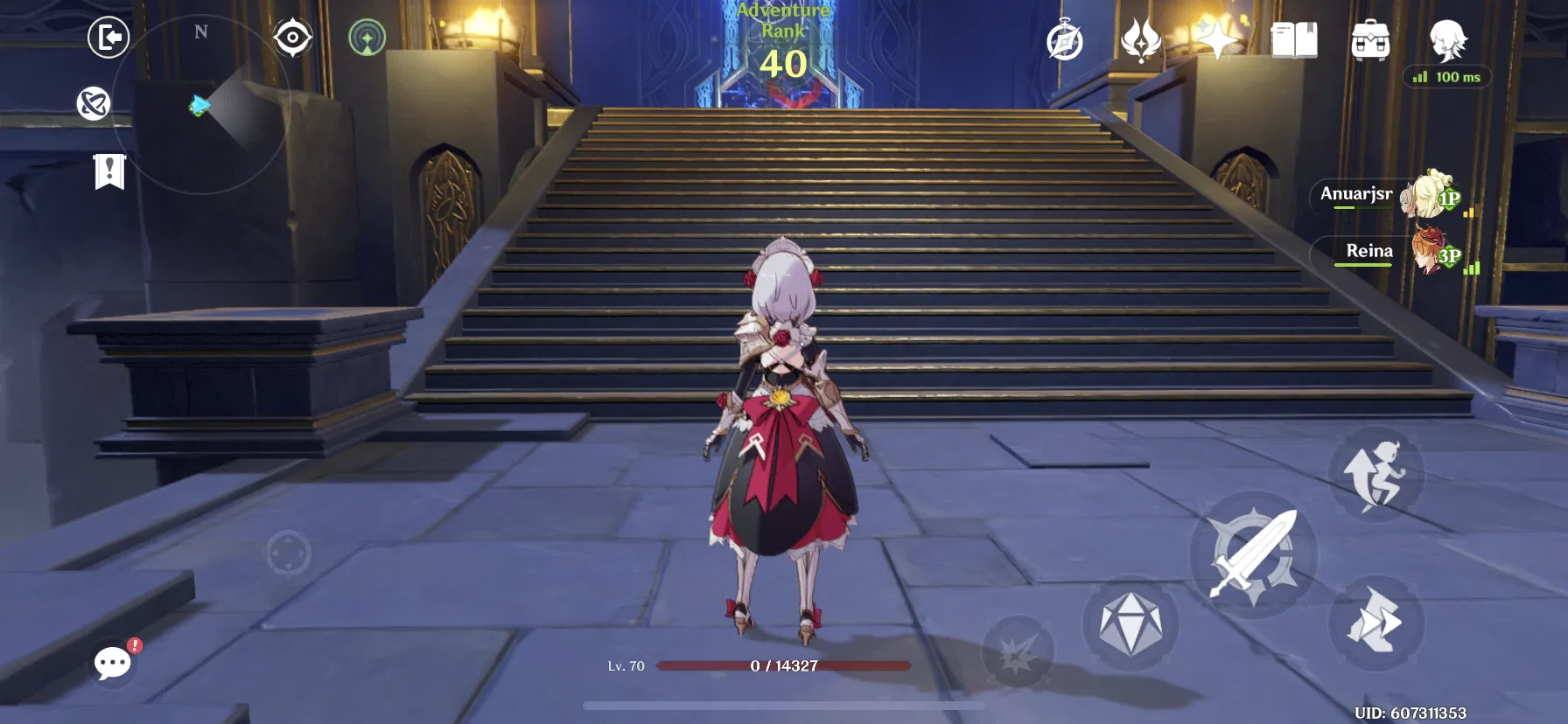
Task: Inspect the Lv. 70 enemy HP bar
Action: pos(785,667)
